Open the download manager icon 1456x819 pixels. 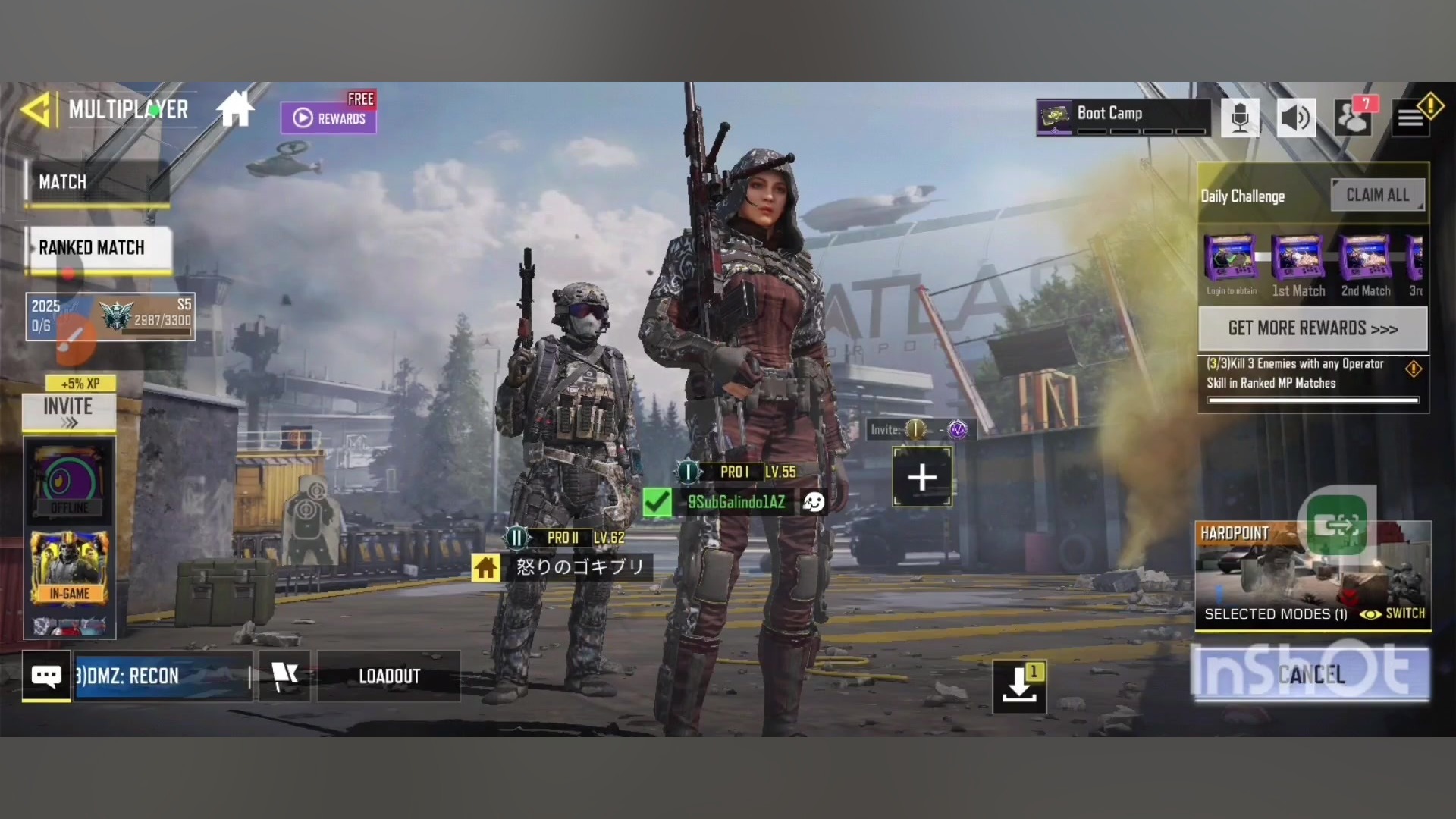[1019, 686]
